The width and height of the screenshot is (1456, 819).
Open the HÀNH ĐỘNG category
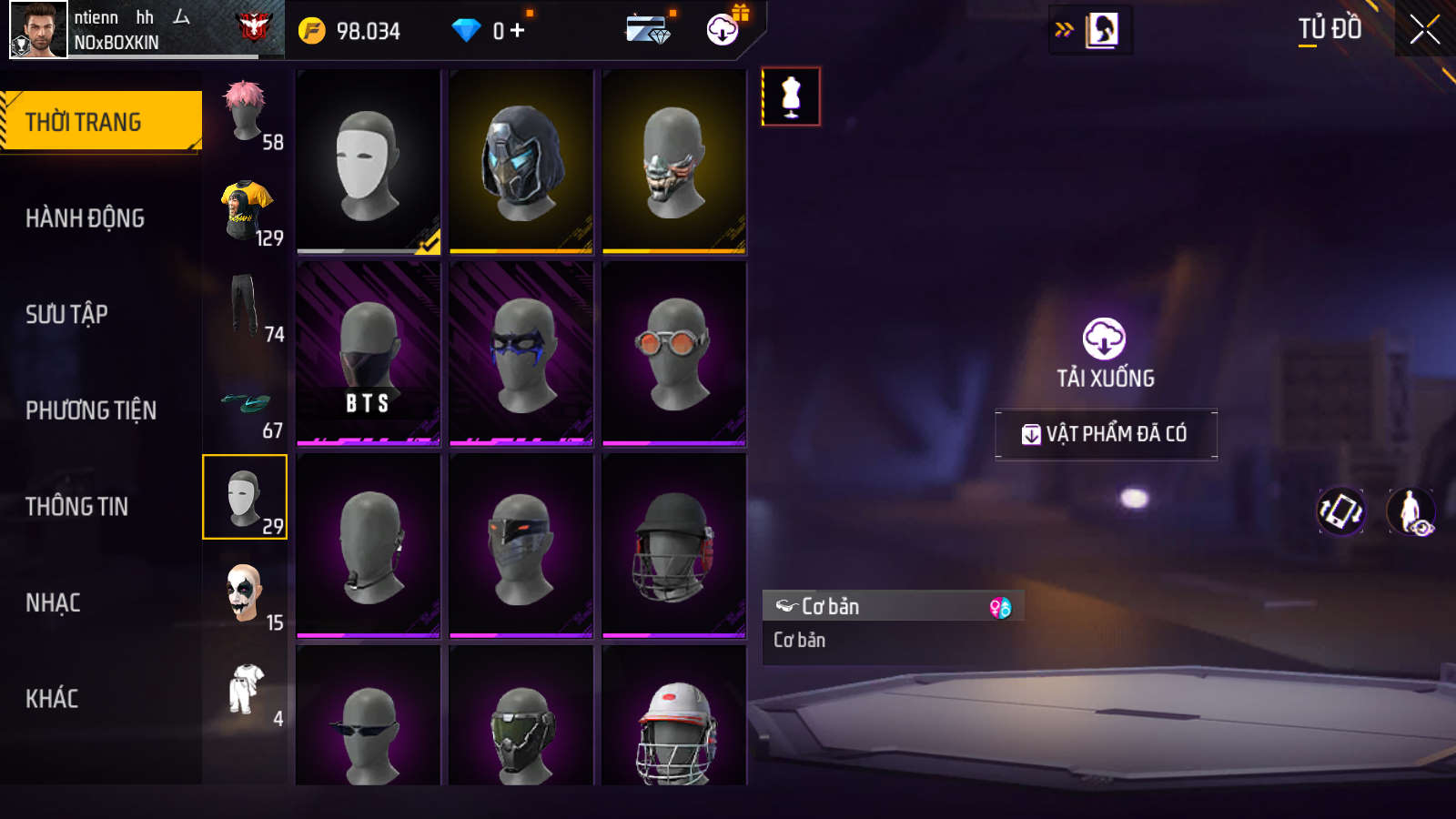(85, 218)
